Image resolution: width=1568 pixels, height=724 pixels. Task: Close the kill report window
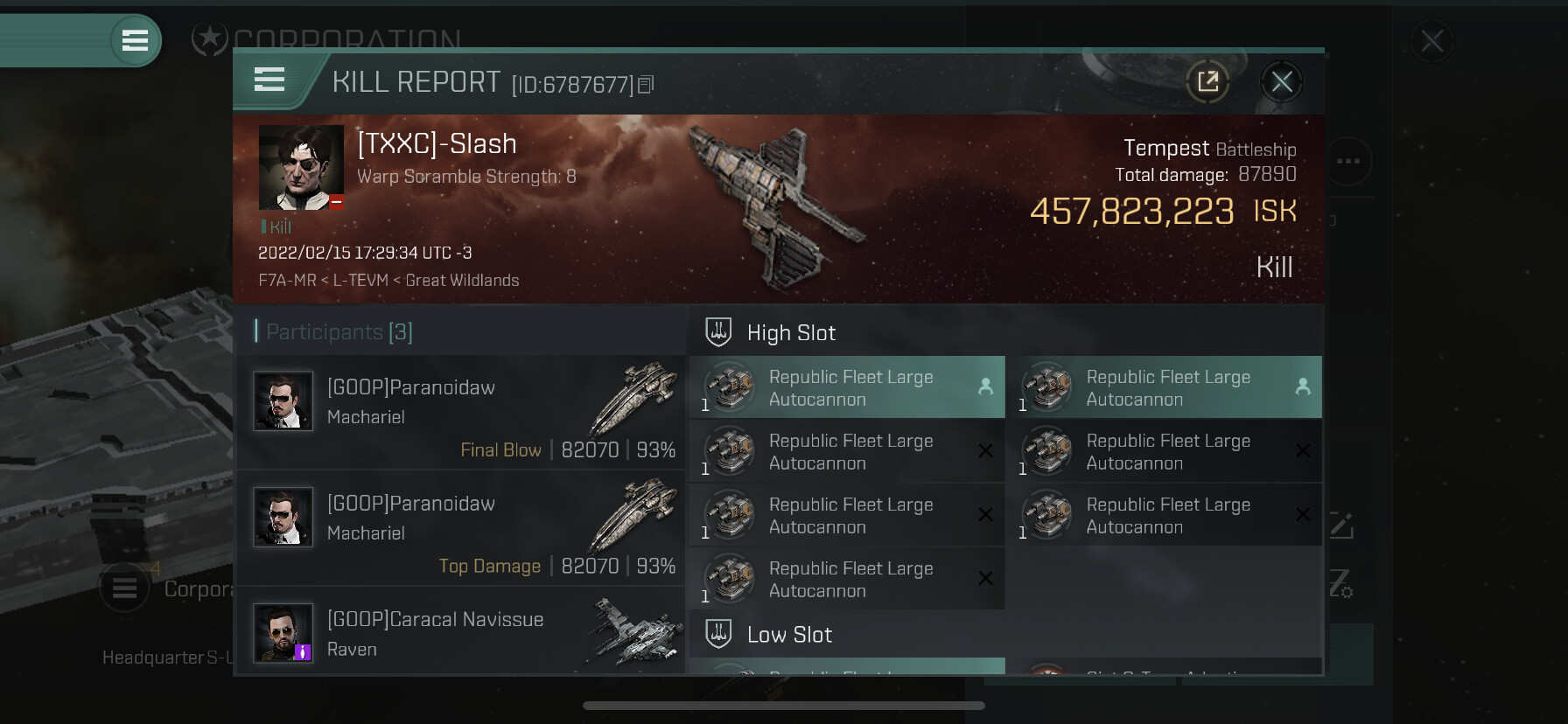click(1282, 82)
